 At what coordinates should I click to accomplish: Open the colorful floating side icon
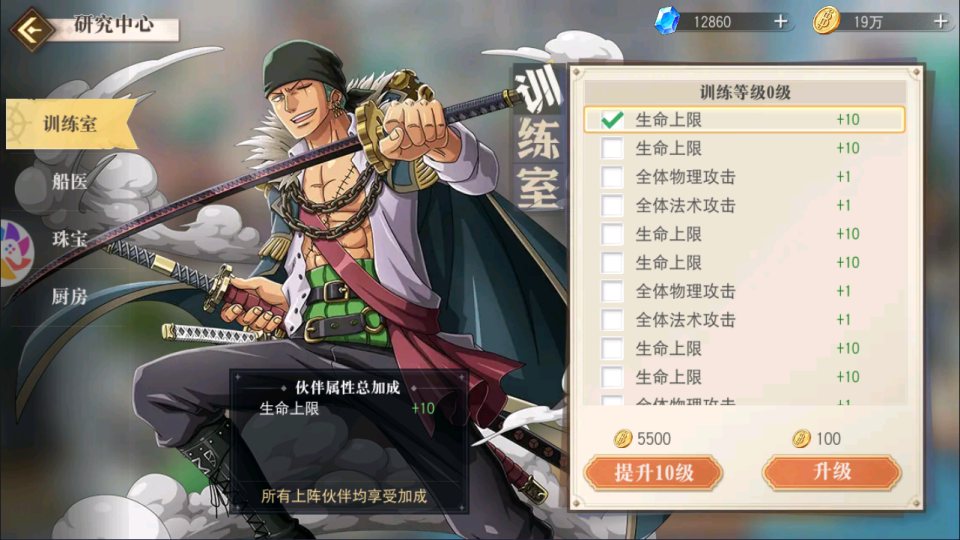pos(12,252)
